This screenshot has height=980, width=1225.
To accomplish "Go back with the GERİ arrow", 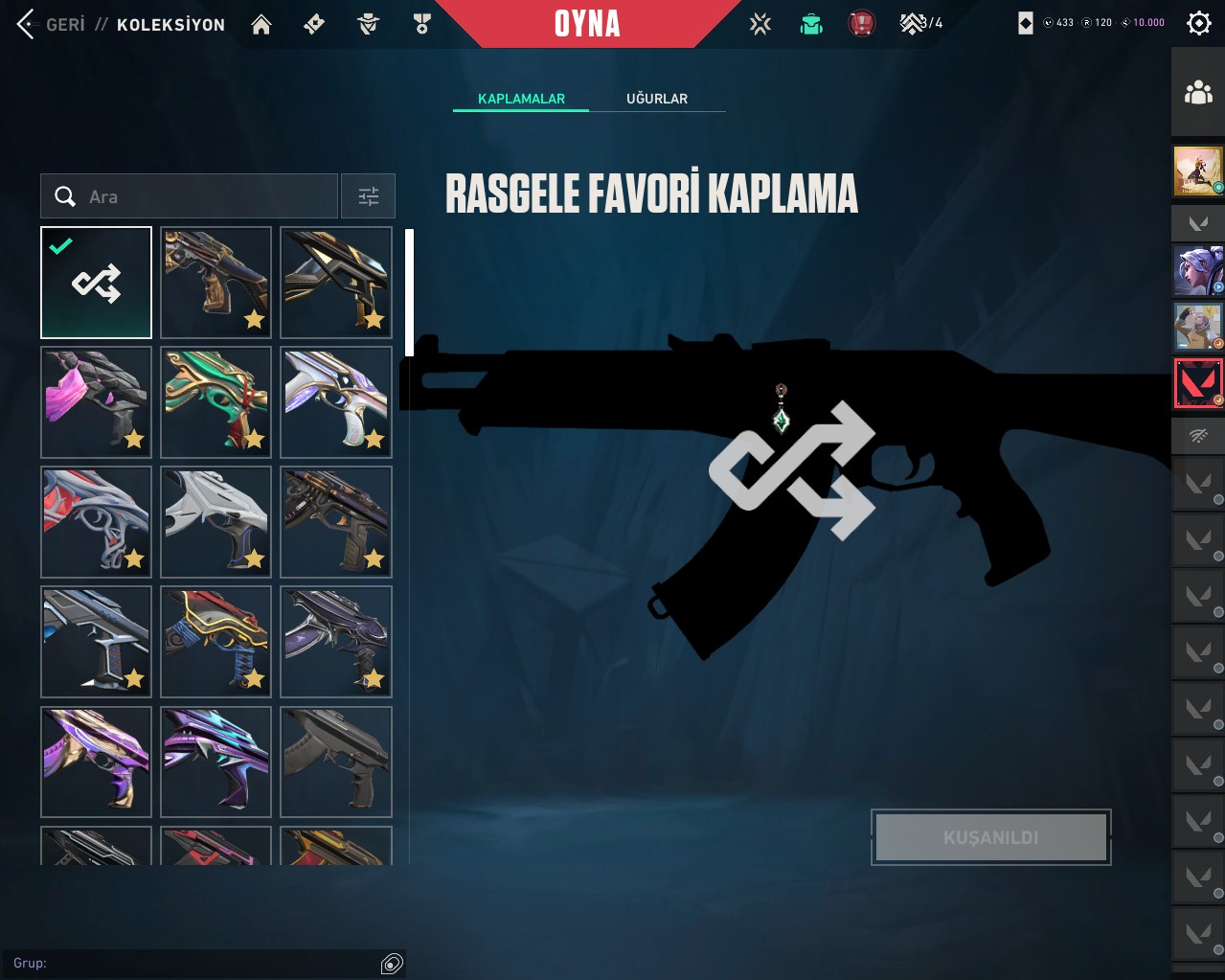I will [27, 24].
